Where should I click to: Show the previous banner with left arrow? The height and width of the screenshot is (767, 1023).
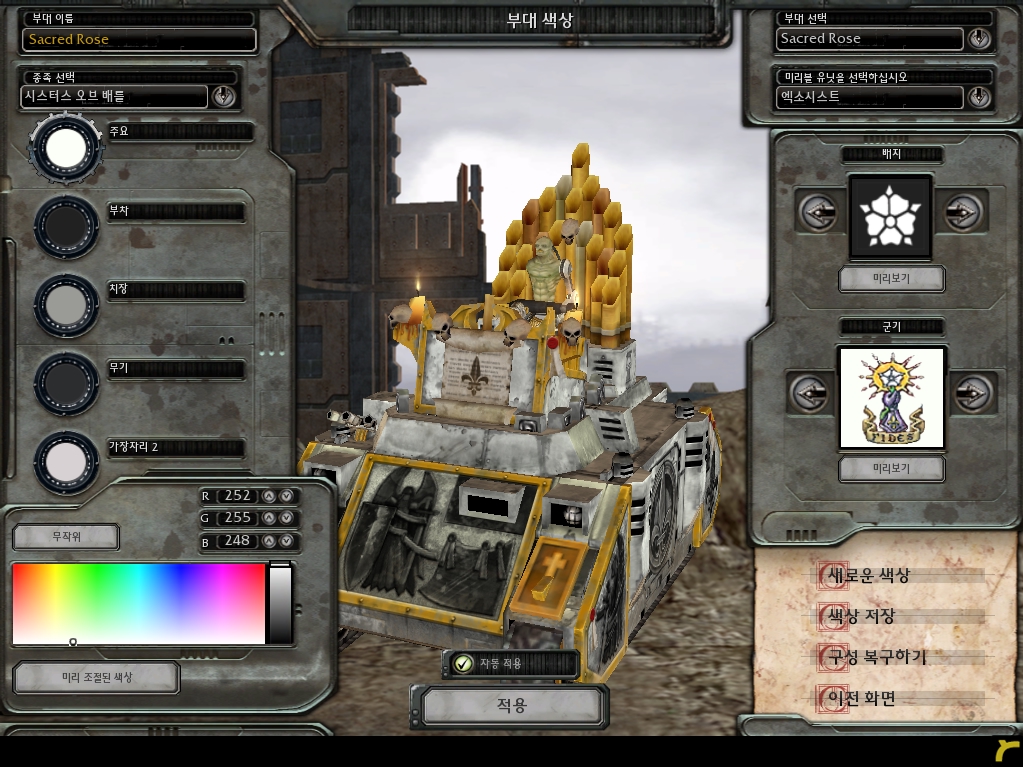point(809,393)
